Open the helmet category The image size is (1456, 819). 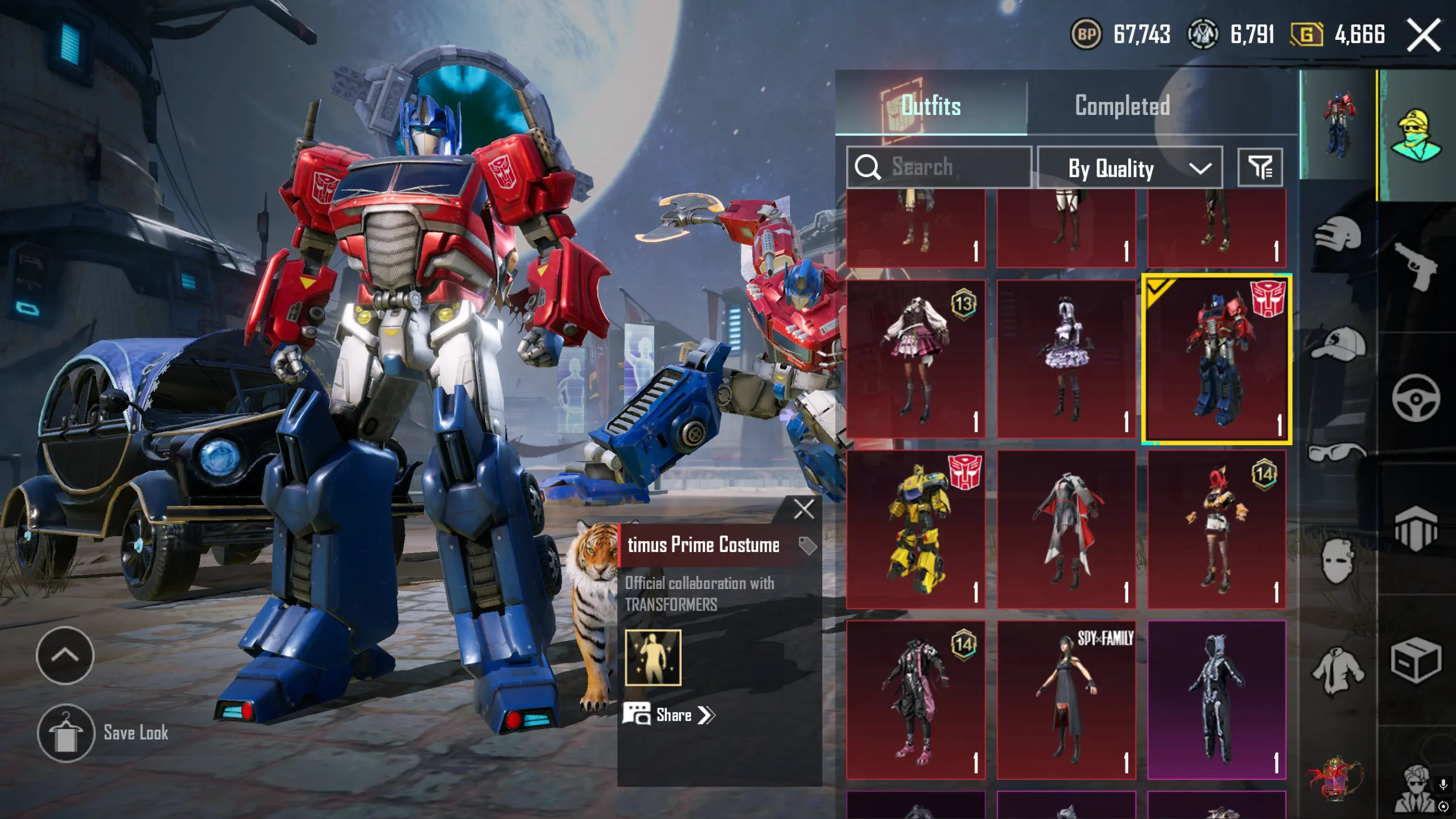(1337, 234)
